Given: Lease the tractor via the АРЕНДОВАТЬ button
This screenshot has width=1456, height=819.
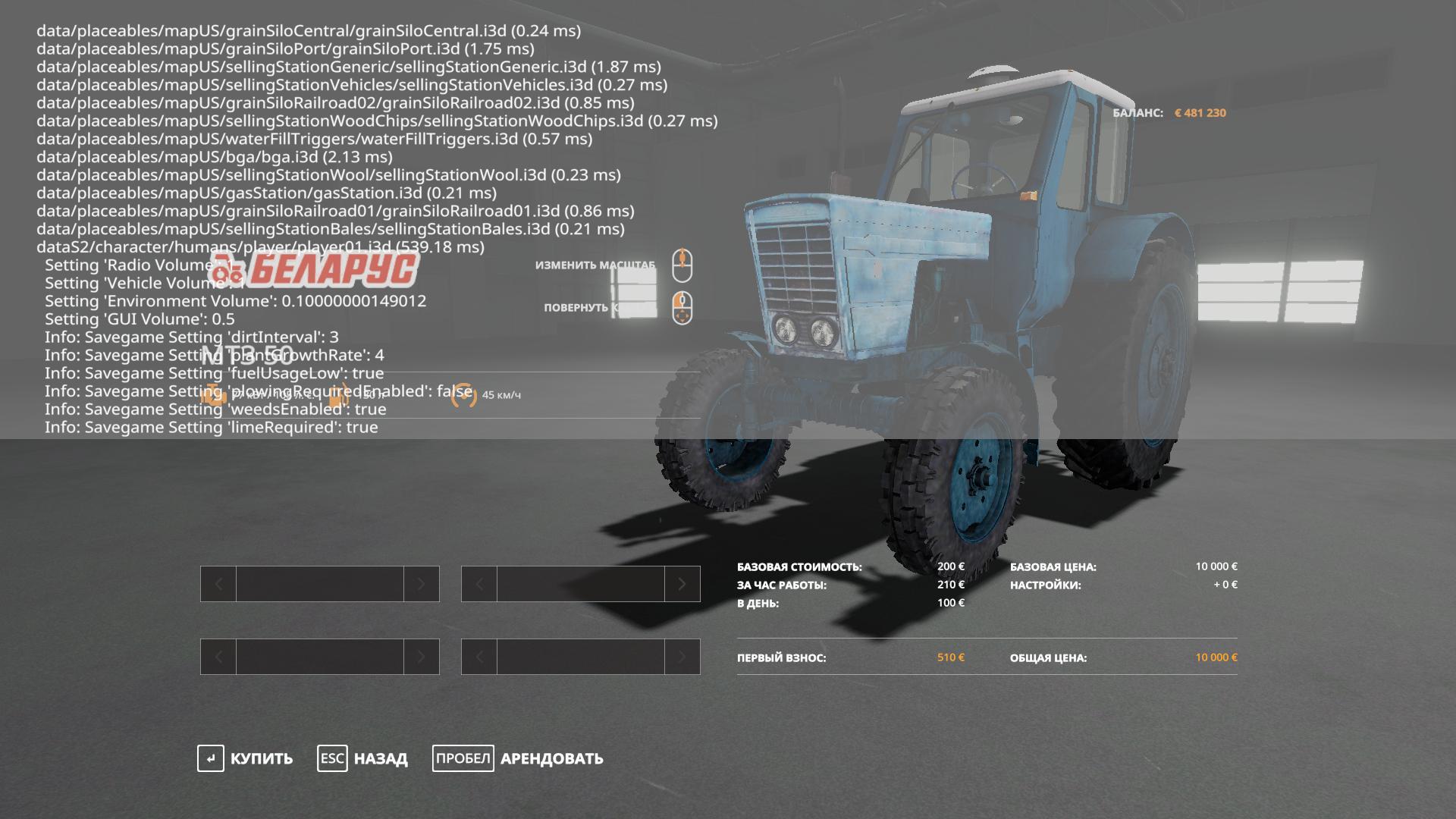Looking at the screenshot, I should click(x=519, y=758).
